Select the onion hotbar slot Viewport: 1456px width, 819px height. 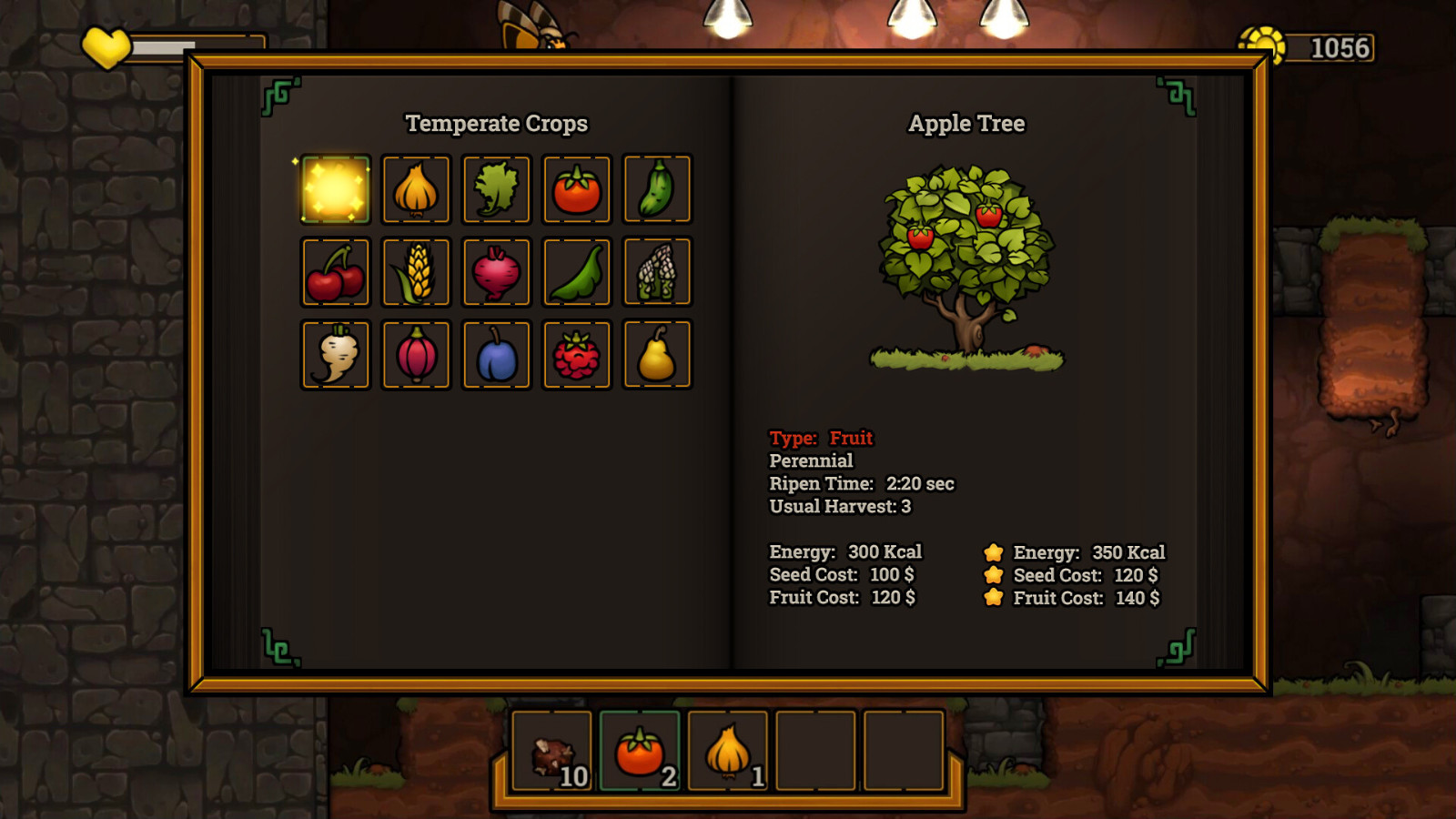tap(728, 752)
